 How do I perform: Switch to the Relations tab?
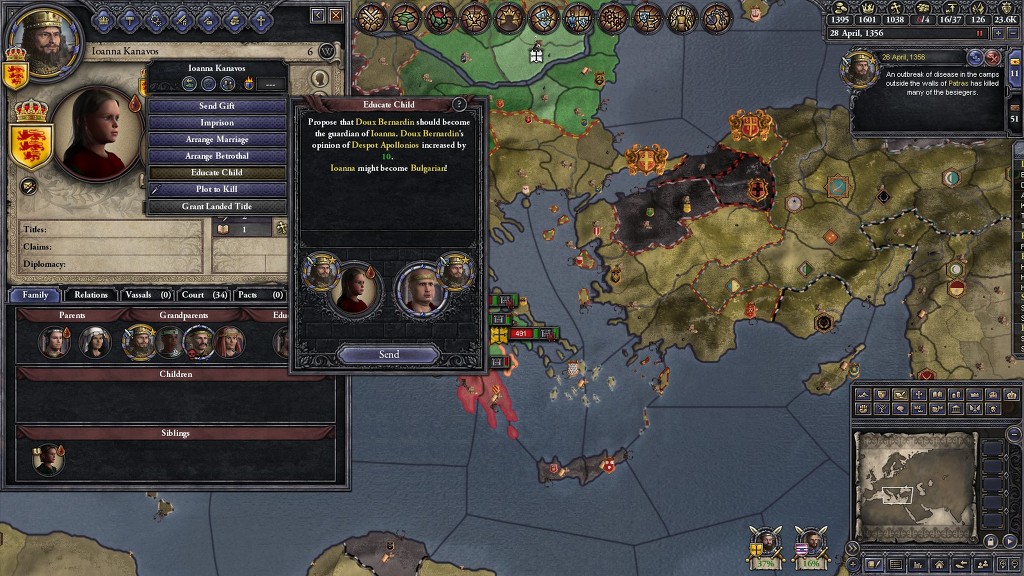click(x=90, y=295)
